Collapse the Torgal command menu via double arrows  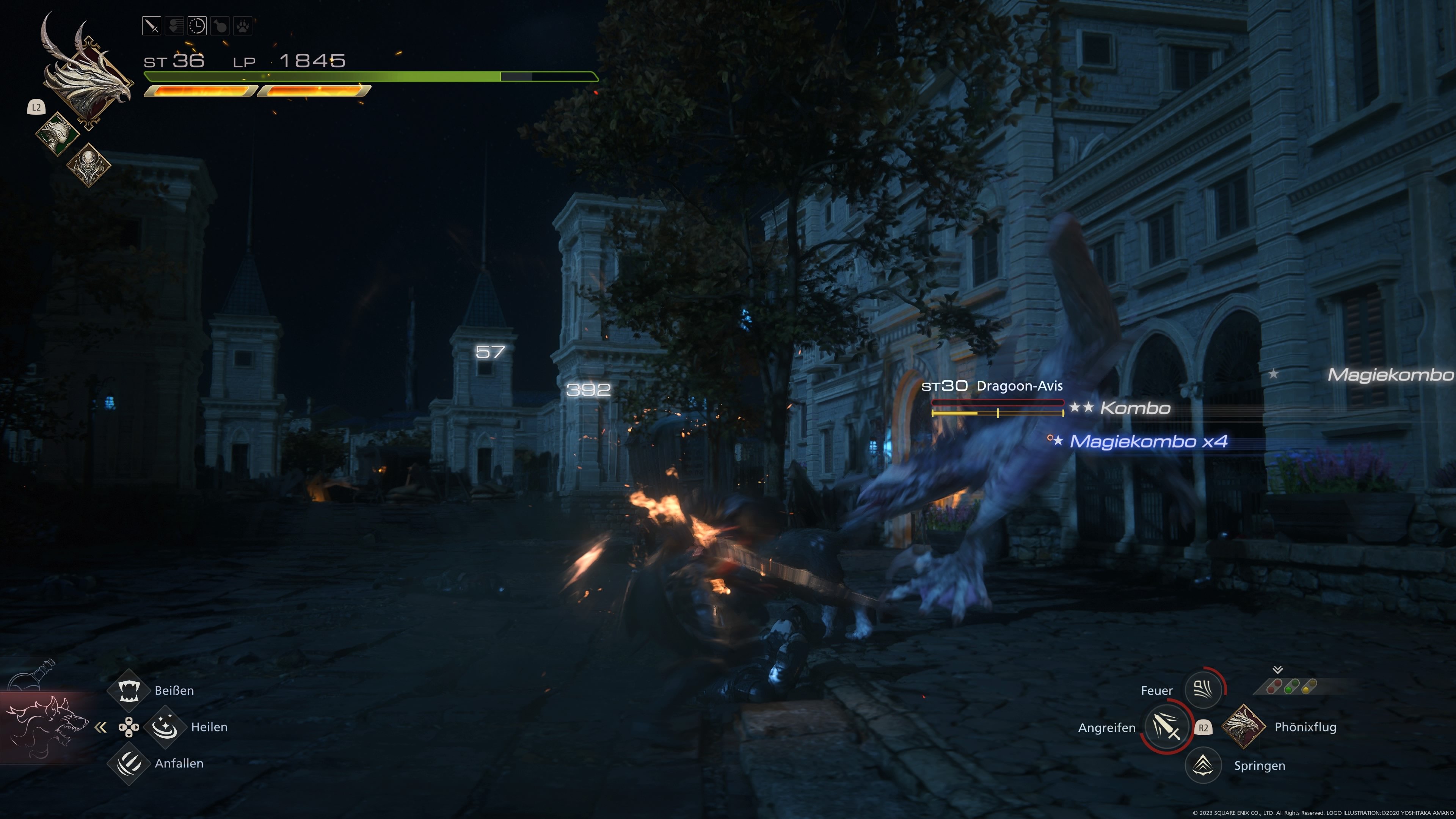point(102,728)
